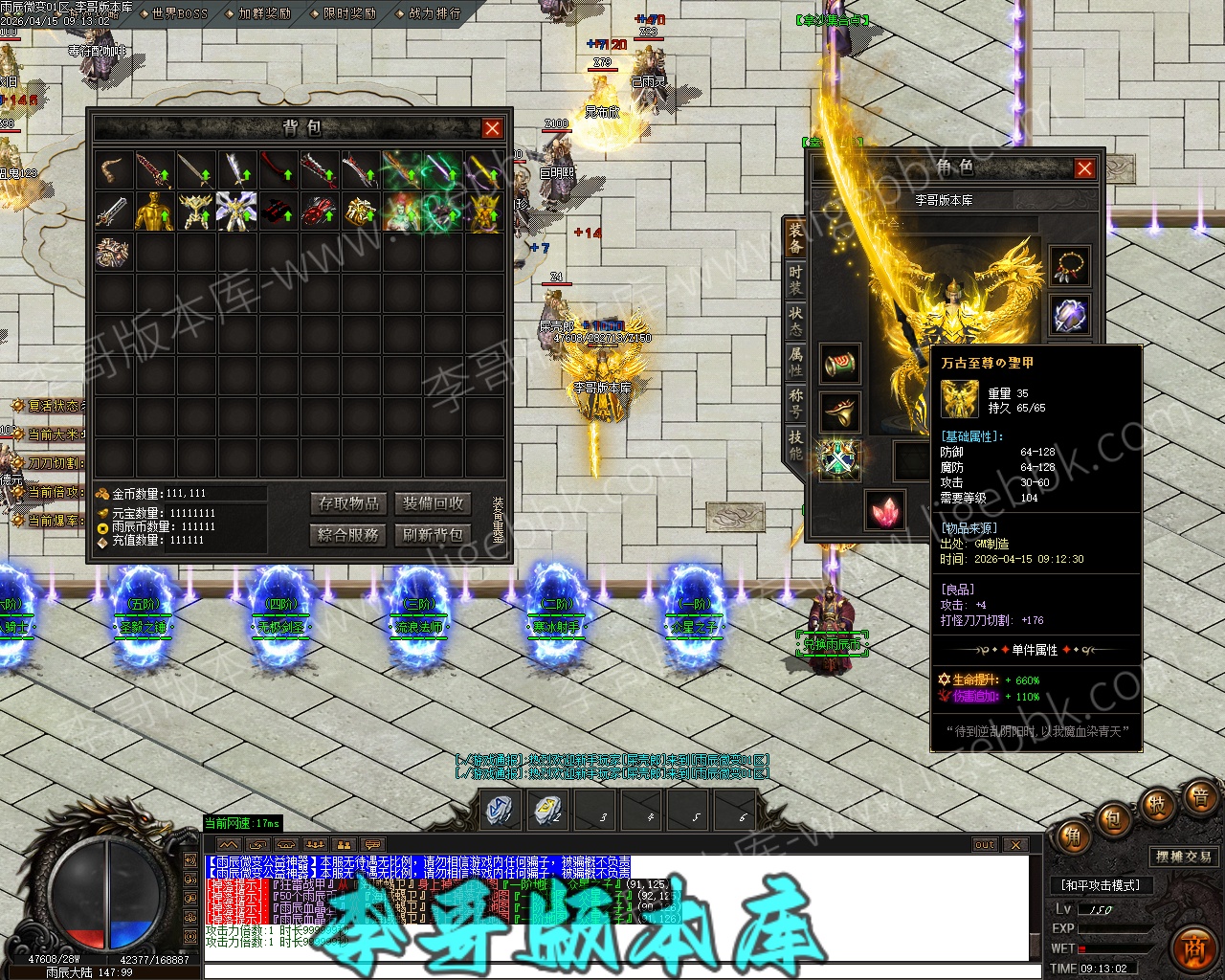This screenshot has height=980, width=1225.
Task: Use the item in hotbar slot 1
Action: click(500, 810)
